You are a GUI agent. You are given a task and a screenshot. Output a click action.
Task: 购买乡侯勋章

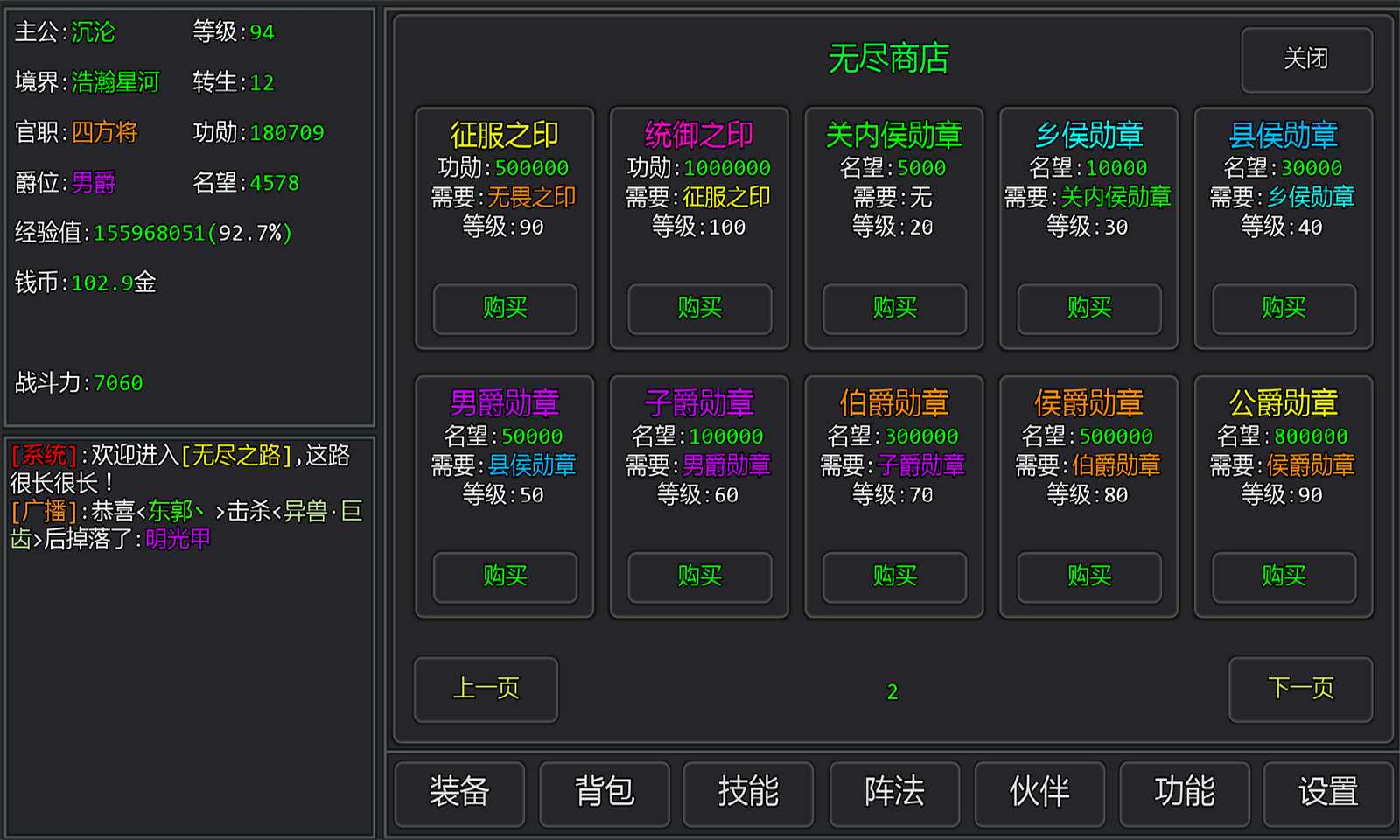coord(1088,310)
